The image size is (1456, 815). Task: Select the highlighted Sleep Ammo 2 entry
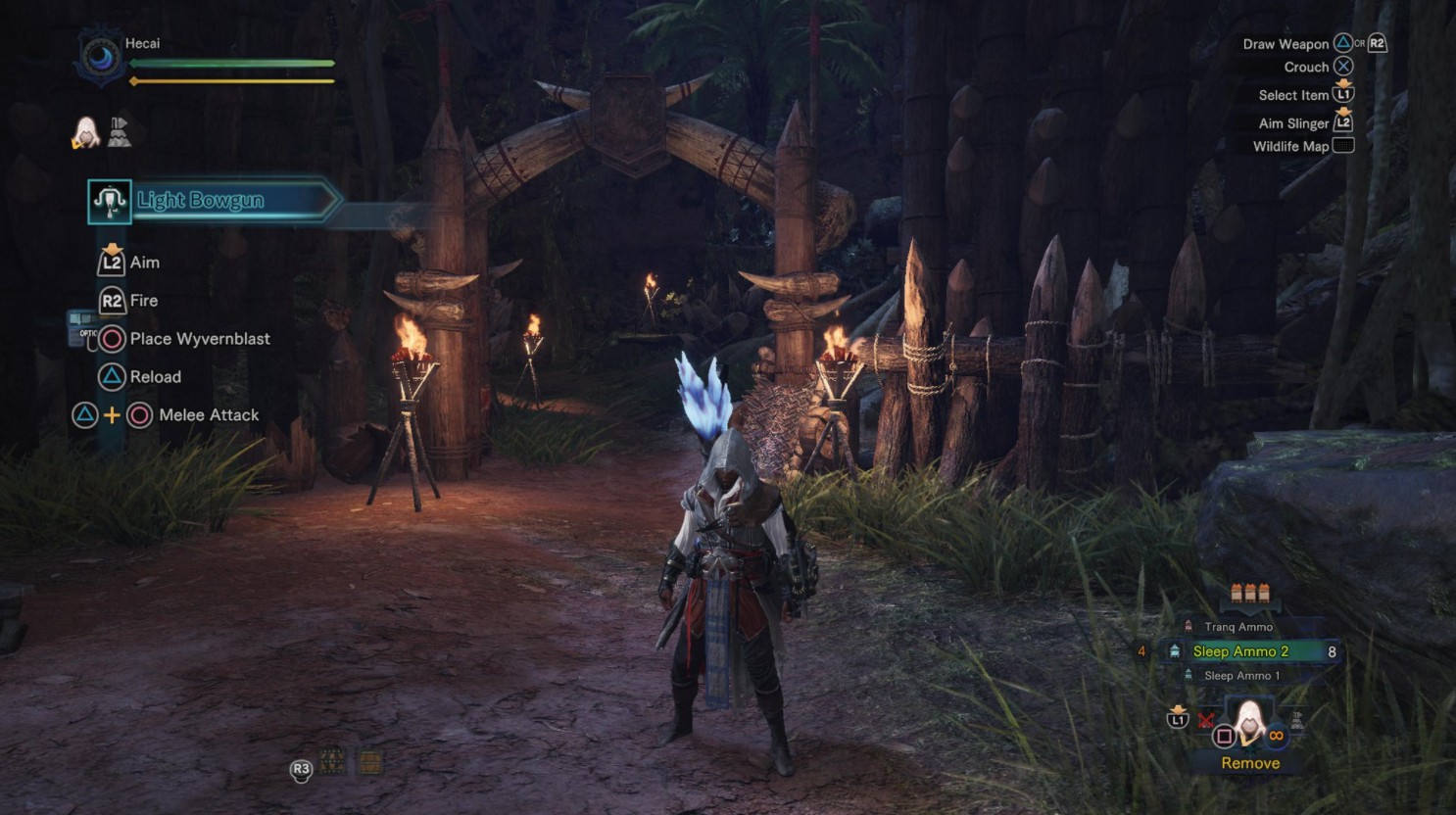[x=1239, y=651]
